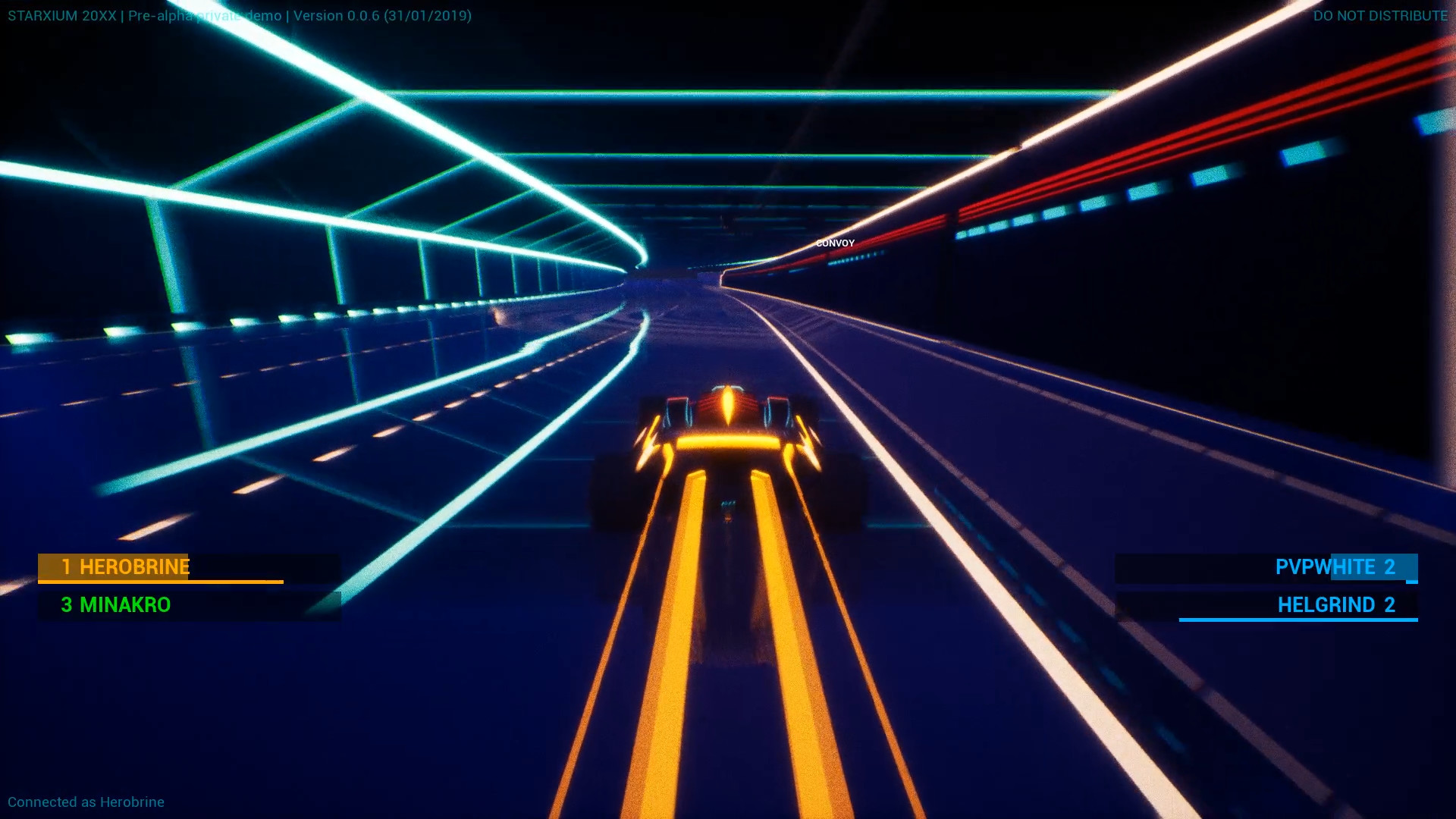
Task: Click the position number next to HELGRIND
Action: (1389, 606)
